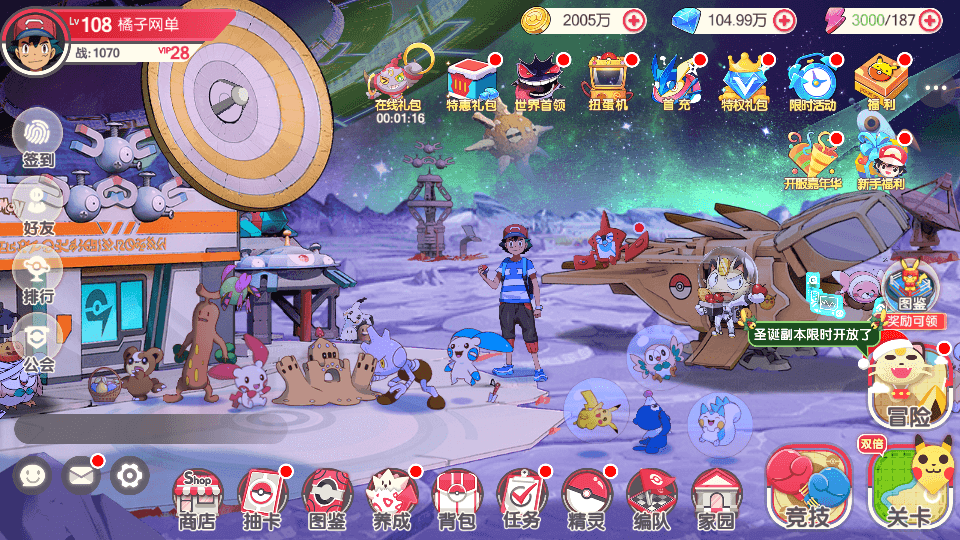Add more gold coins with plus button

click(x=634, y=19)
